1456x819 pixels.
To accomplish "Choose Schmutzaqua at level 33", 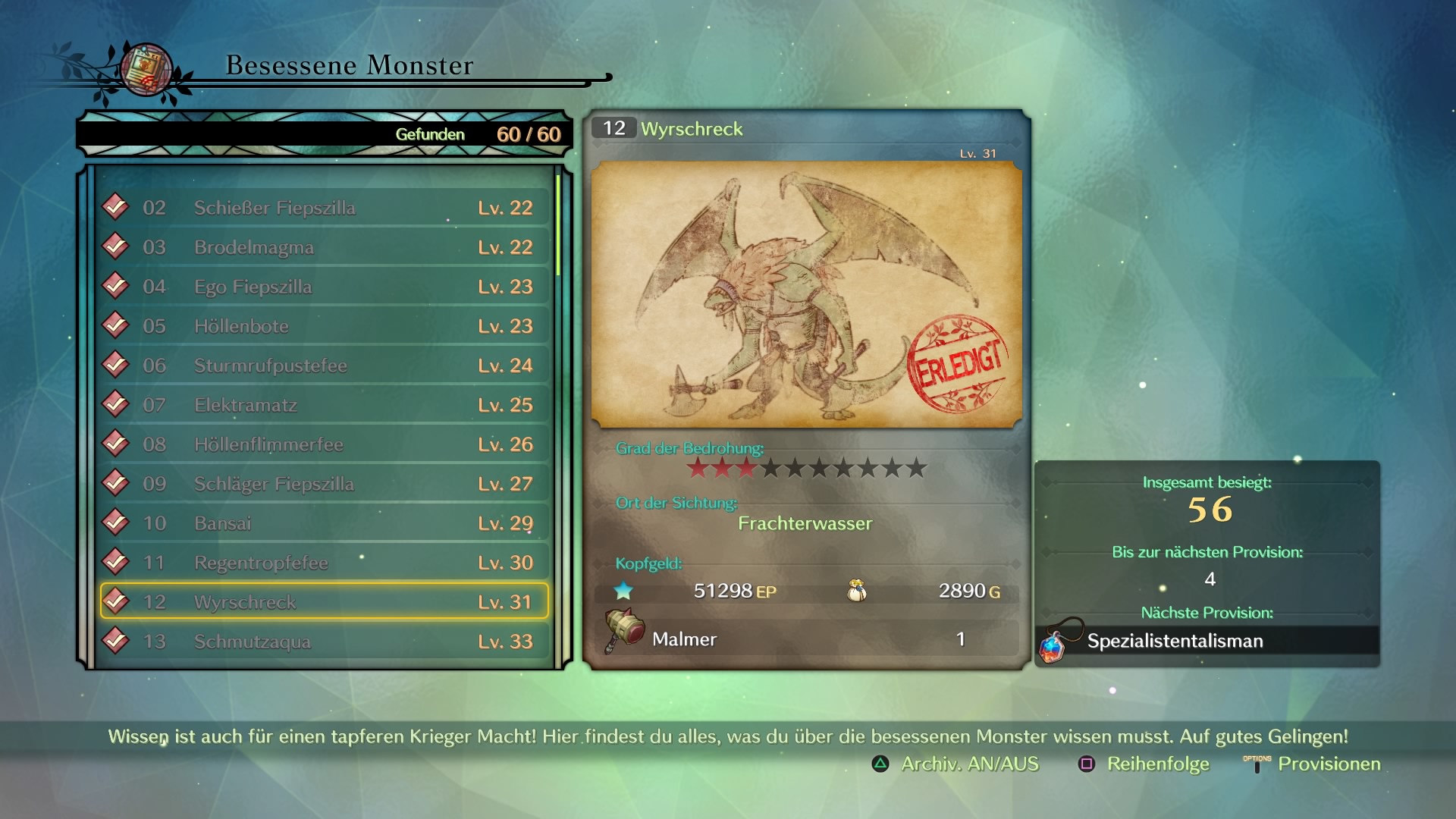I will pyautogui.click(x=325, y=642).
